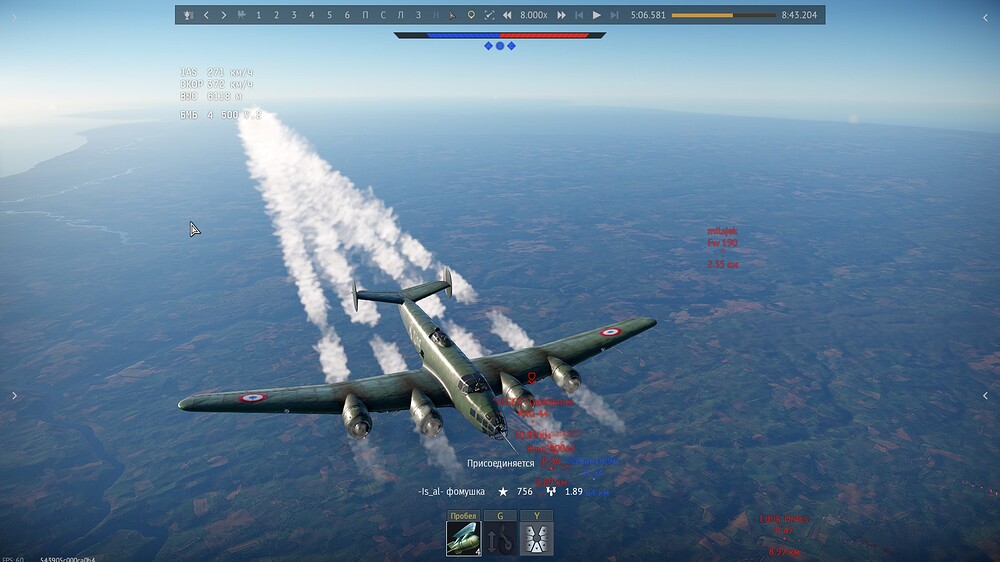Toggle the П camera mode button
Image resolution: width=1000 pixels, height=562 pixels.
pos(365,15)
